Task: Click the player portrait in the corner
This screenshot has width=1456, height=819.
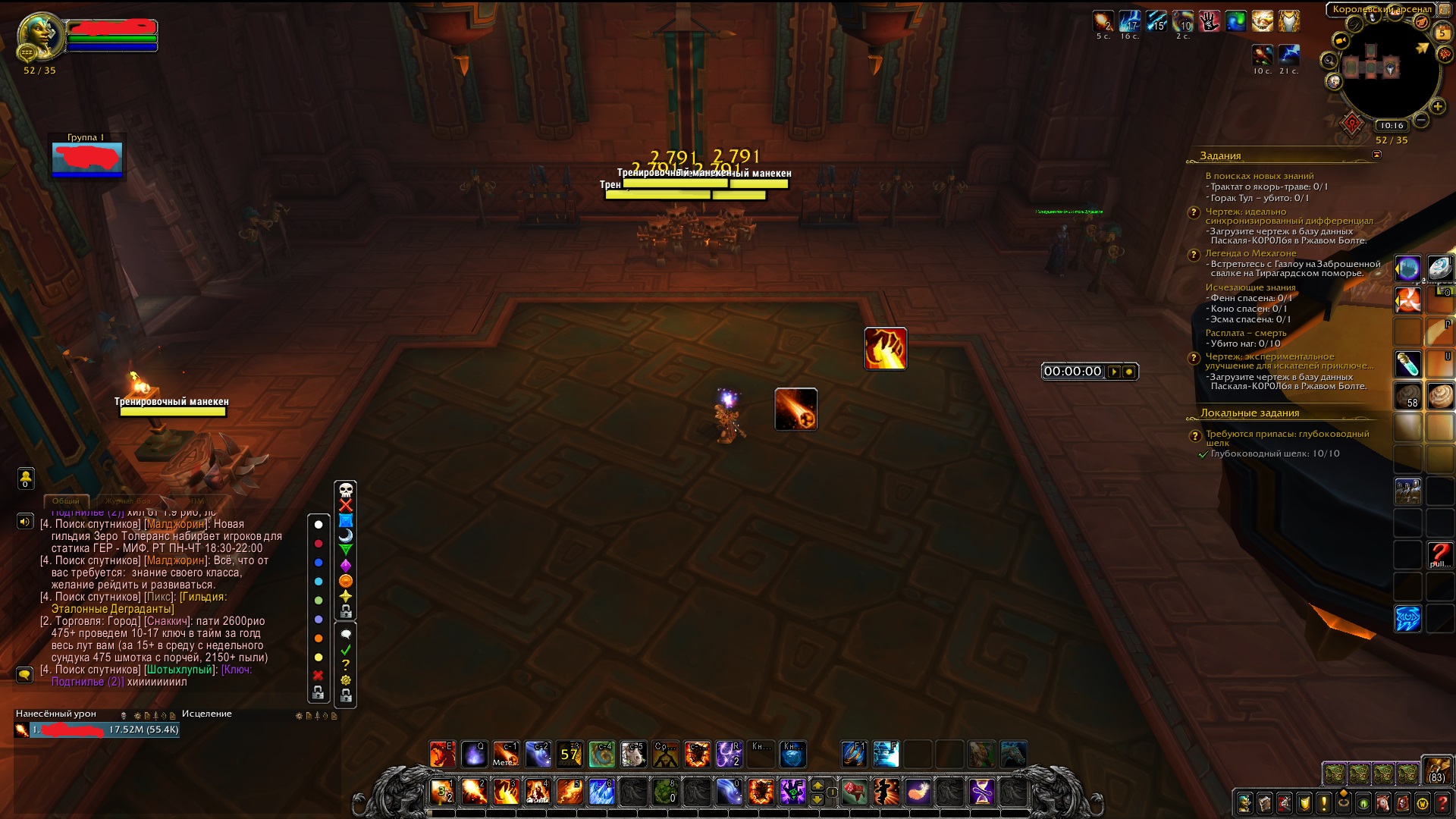Action: pos(39,34)
